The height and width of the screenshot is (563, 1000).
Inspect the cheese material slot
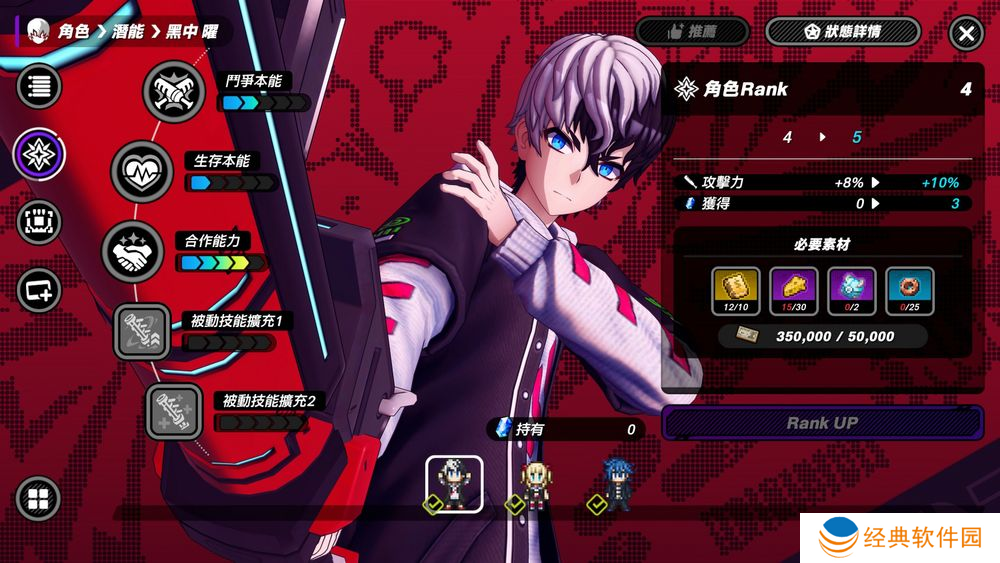[794, 290]
